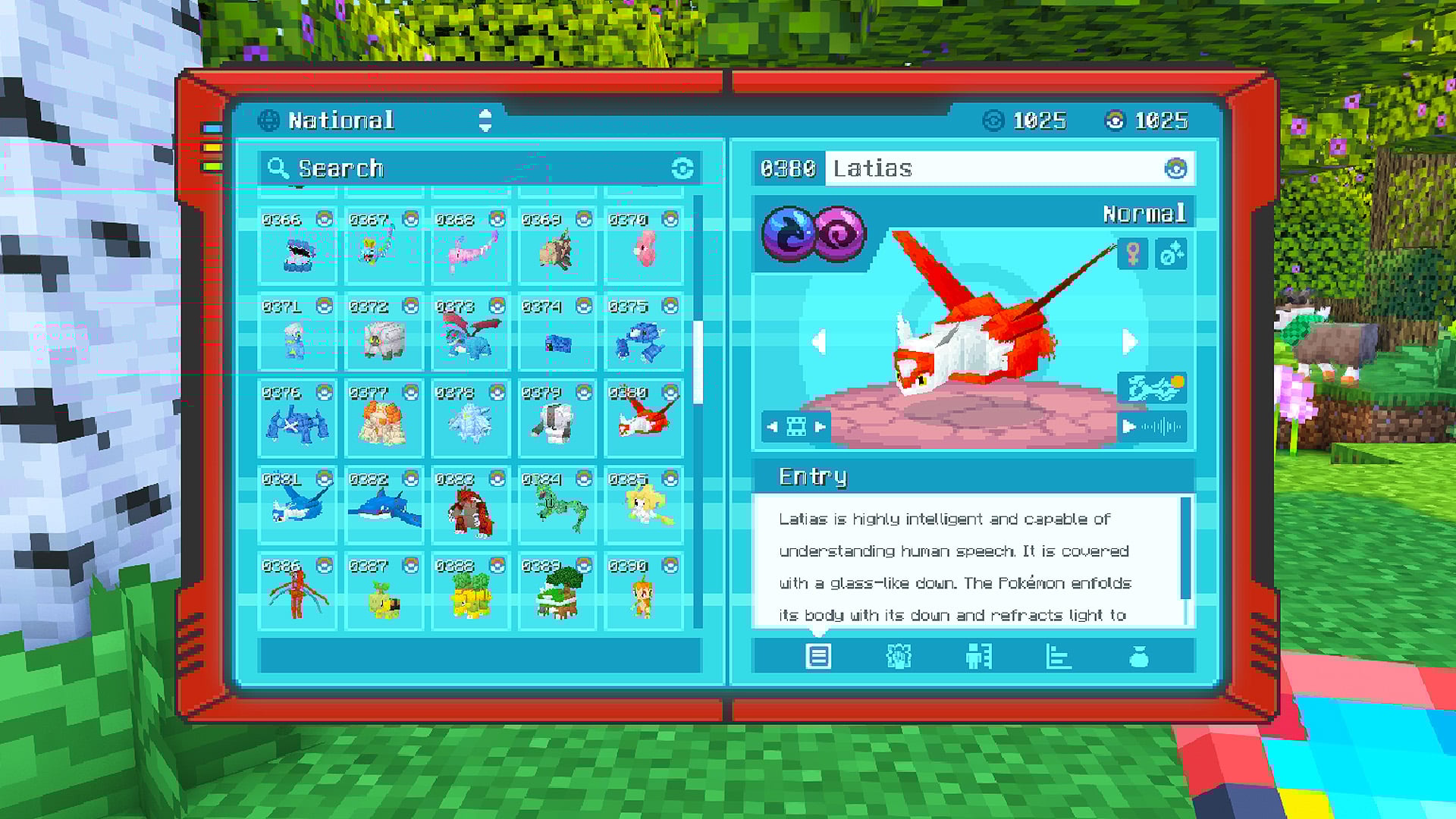Advance to the next animation frame

pyautogui.click(x=821, y=427)
